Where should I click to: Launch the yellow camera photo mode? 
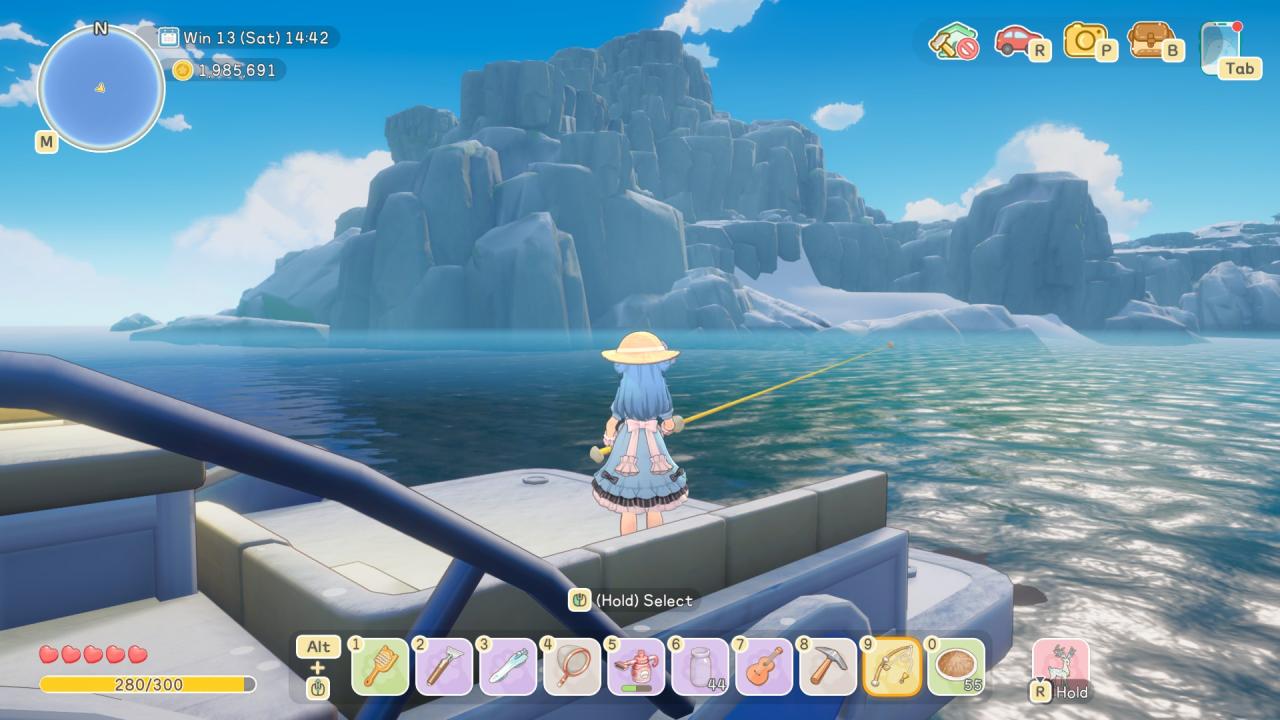click(x=1084, y=40)
